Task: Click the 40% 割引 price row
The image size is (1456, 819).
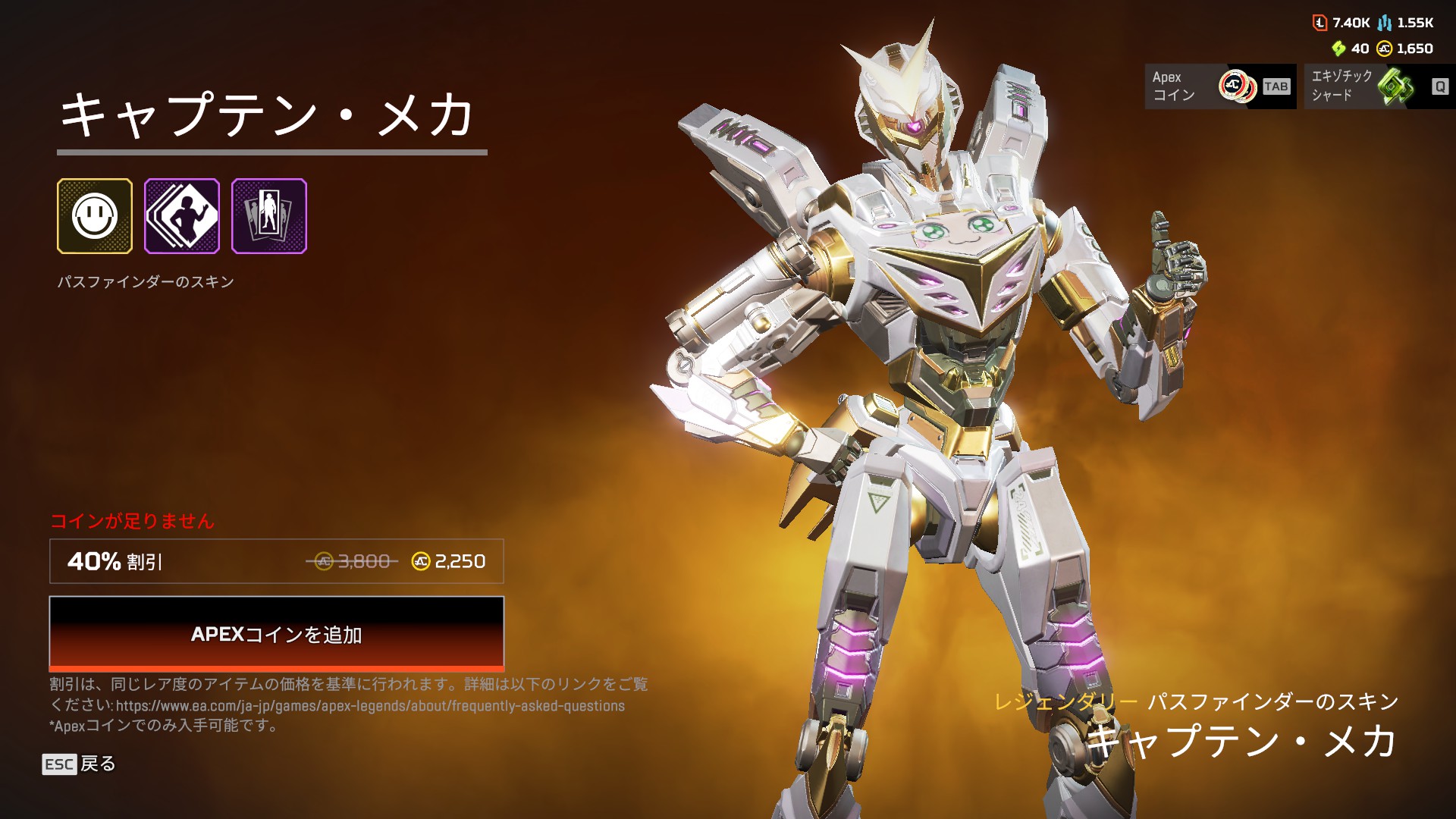Action: click(276, 561)
